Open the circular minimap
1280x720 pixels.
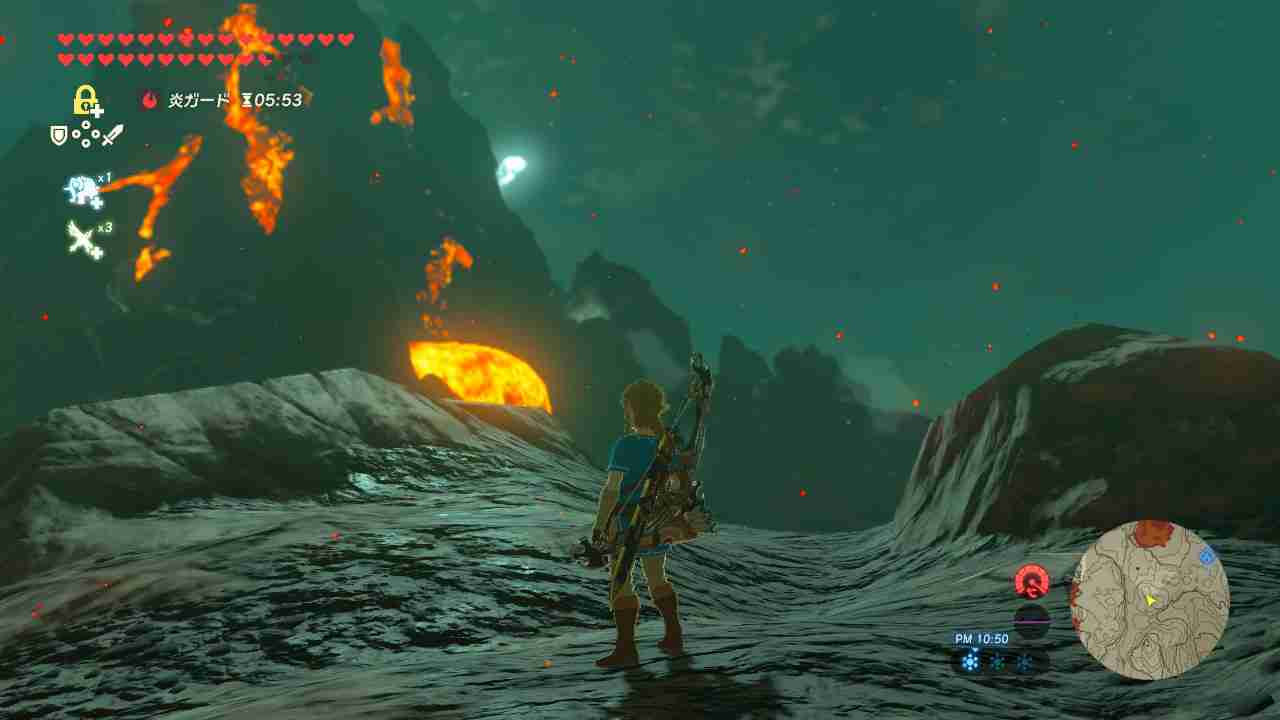(x=1150, y=600)
